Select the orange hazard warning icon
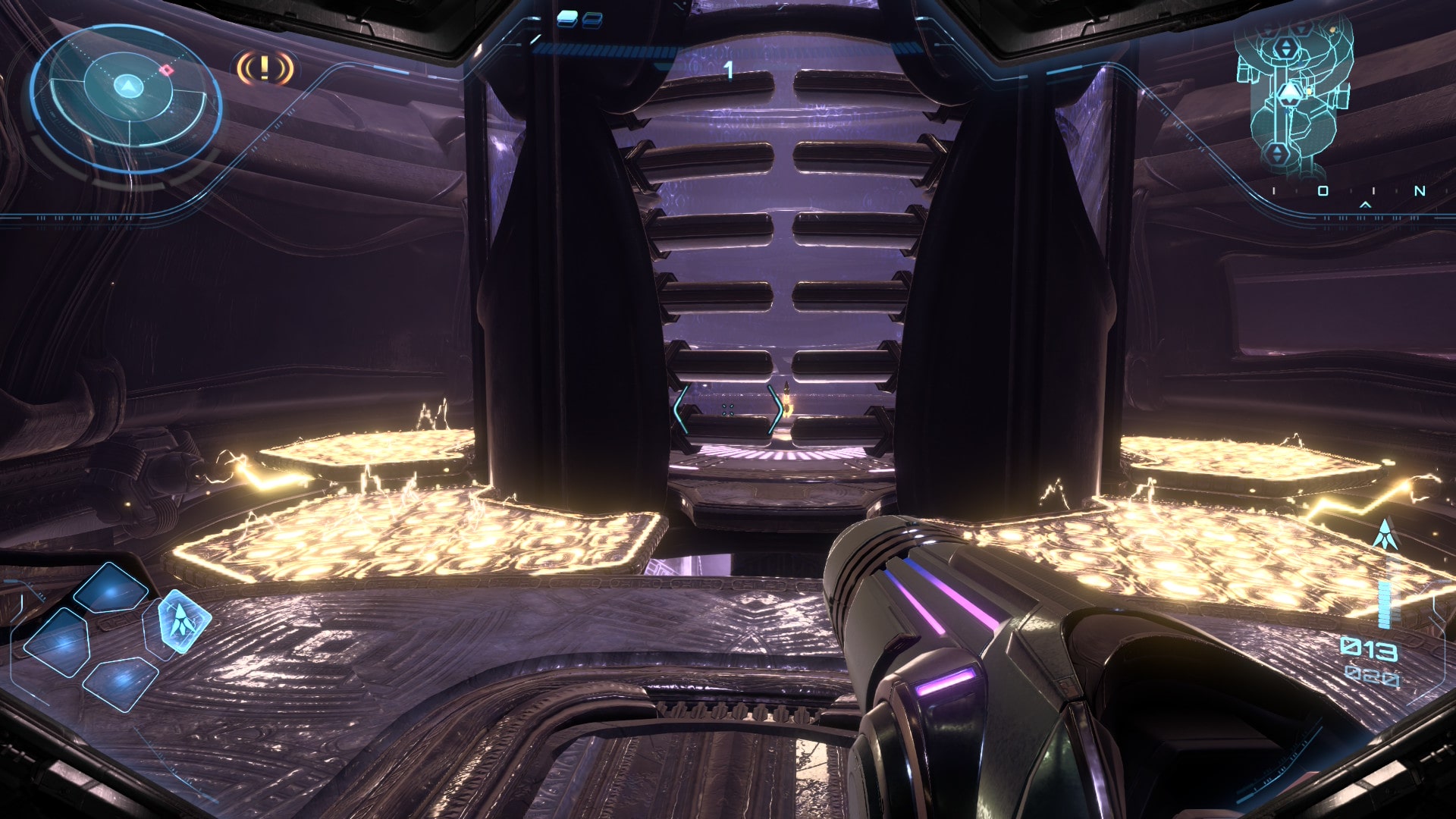The height and width of the screenshot is (819, 1456). [x=264, y=68]
